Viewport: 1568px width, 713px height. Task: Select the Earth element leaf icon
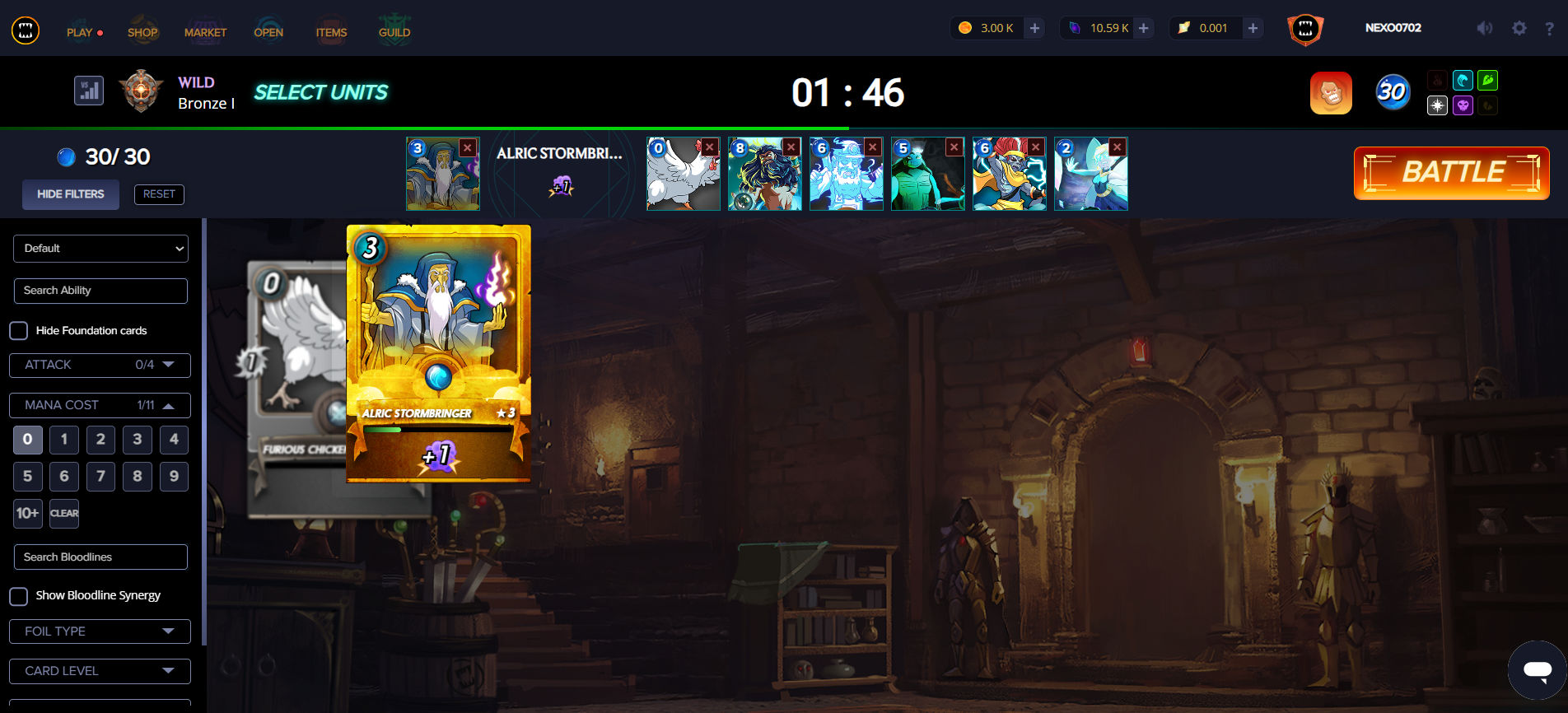point(1488,80)
